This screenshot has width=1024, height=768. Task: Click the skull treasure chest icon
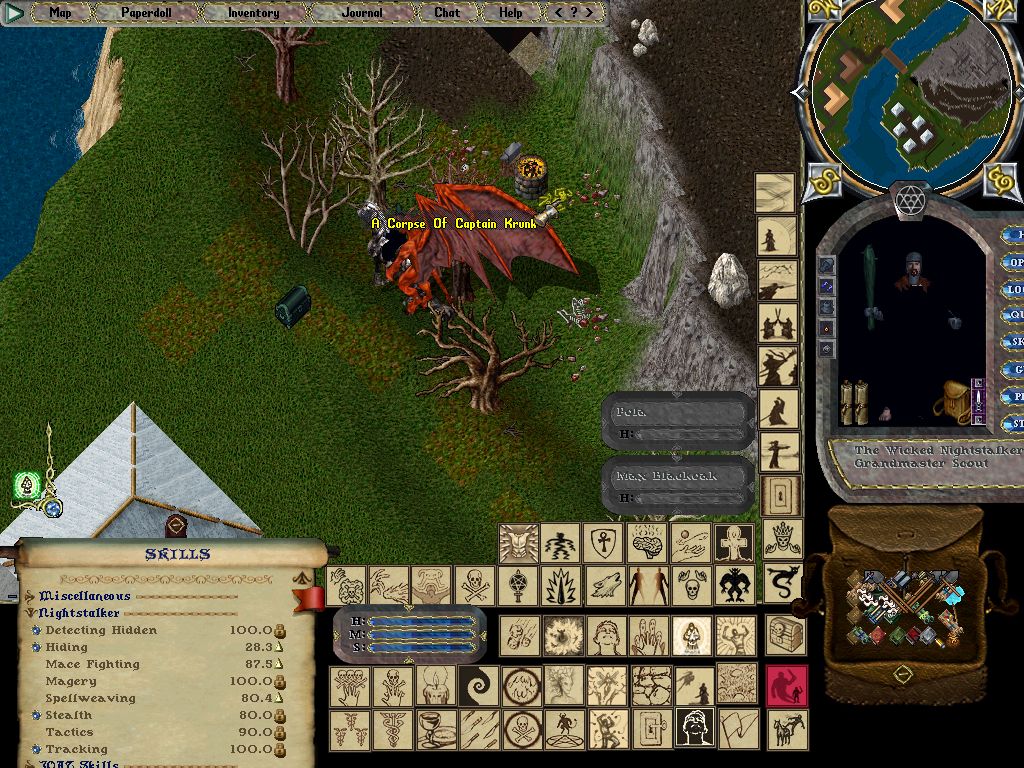pyautogui.click(x=785, y=634)
